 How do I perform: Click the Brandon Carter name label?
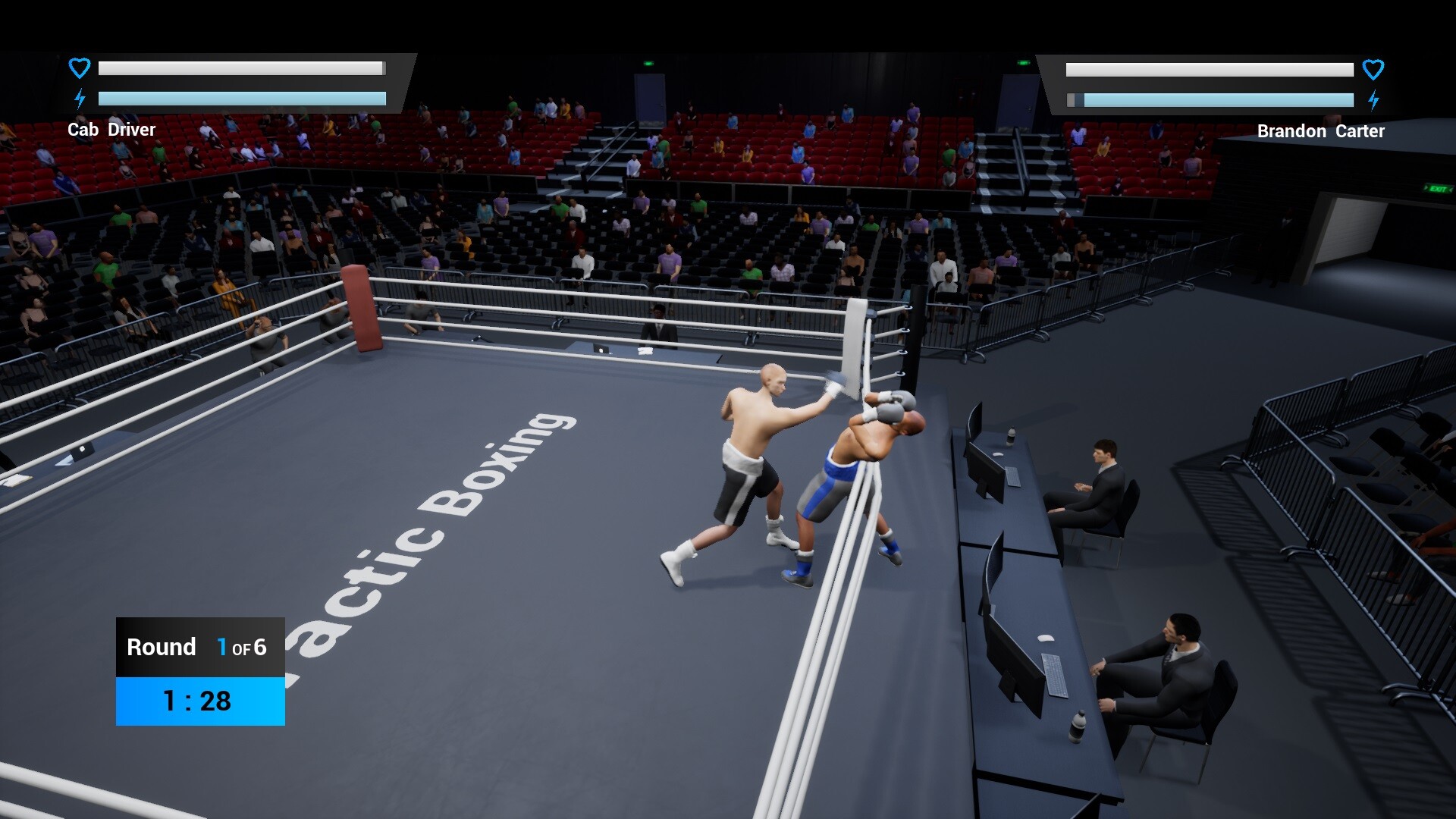[x=1320, y=130]
